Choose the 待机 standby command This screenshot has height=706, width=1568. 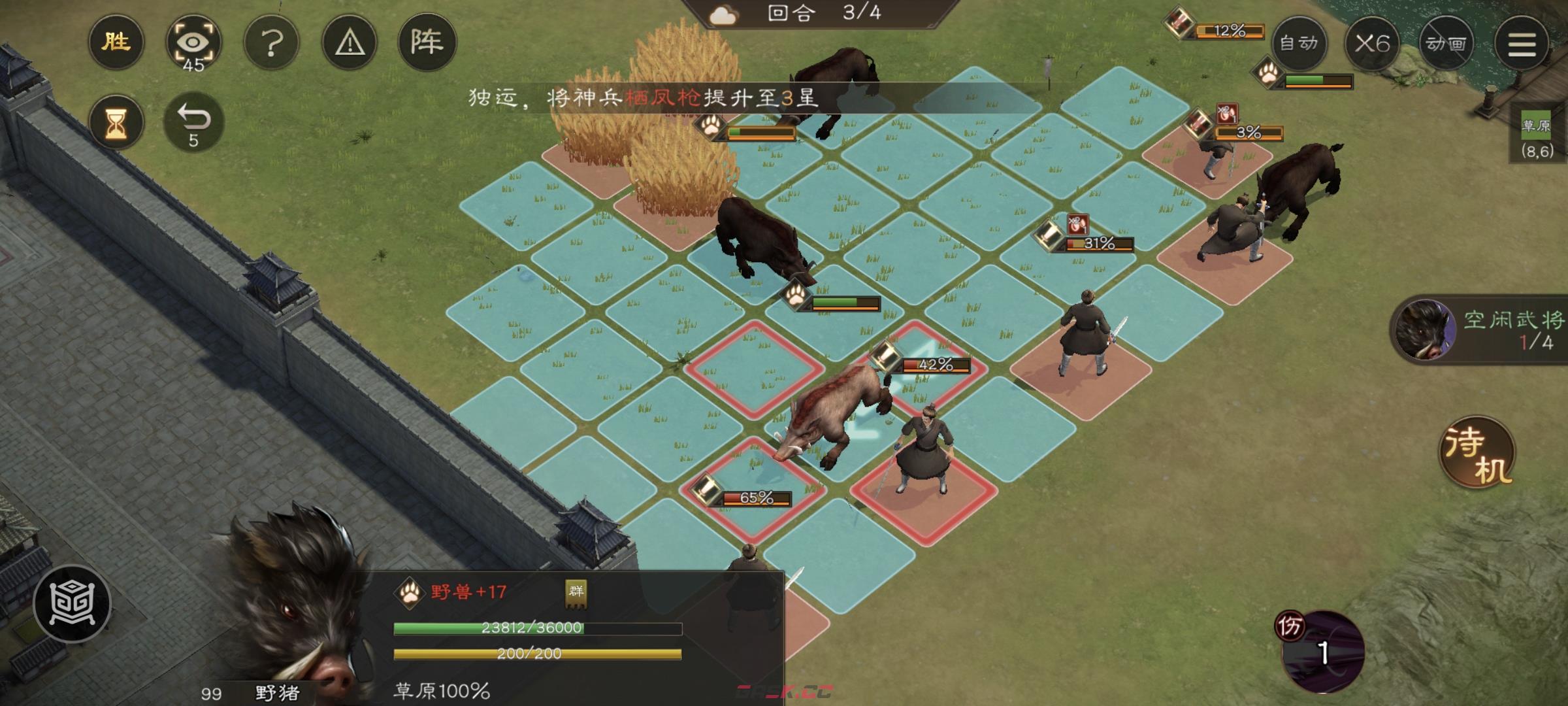1478,452
